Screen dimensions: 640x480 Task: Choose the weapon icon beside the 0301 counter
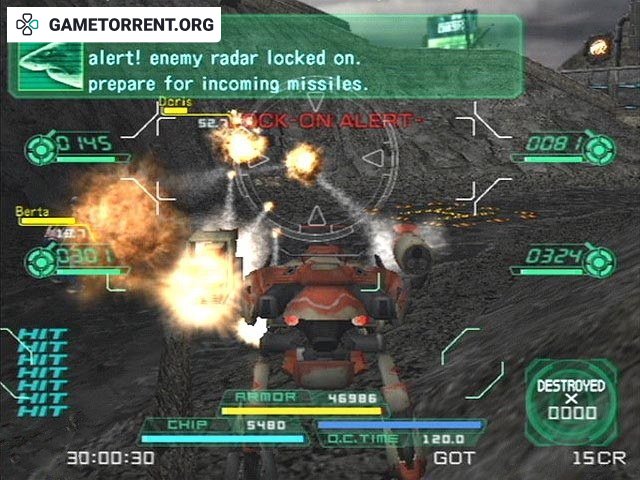point(41,262)
